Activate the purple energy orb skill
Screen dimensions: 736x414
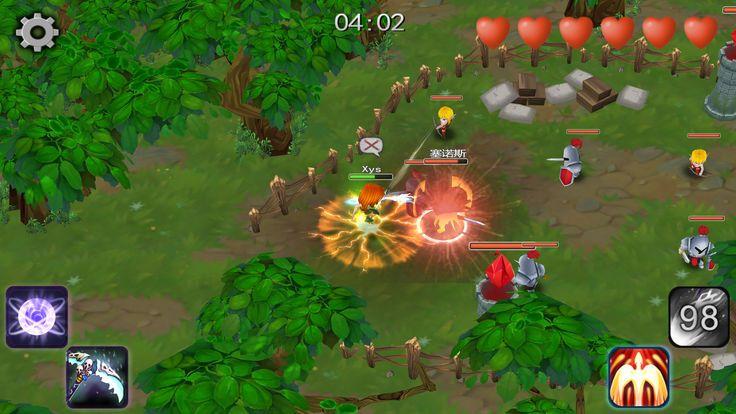pyautogui.click(x=36, y=316)
